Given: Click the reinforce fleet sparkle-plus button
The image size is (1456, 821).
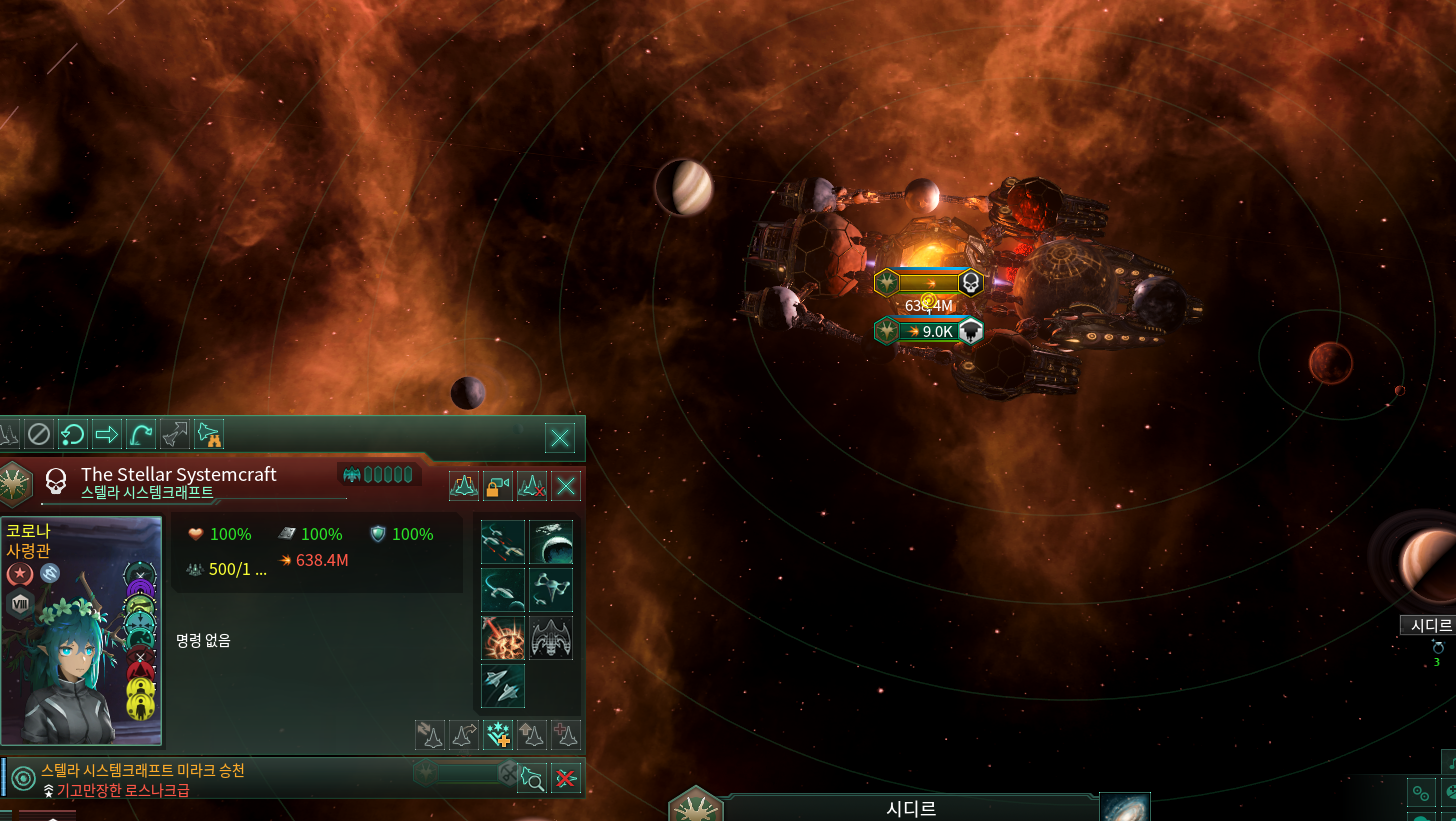Looking at the screenshot, I should coord(498,734).
